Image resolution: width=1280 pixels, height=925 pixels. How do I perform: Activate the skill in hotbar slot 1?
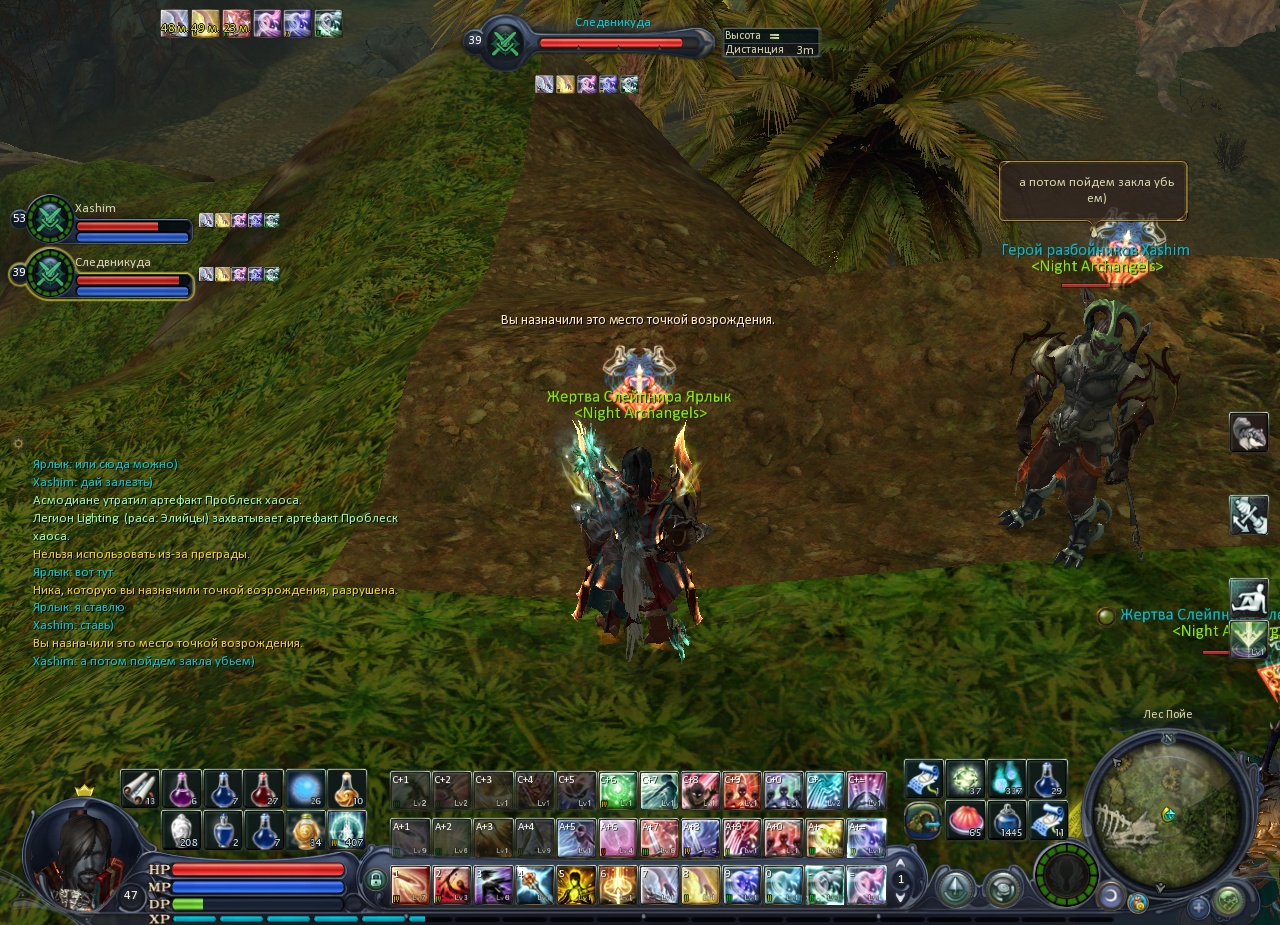click(x=410, y=885)
